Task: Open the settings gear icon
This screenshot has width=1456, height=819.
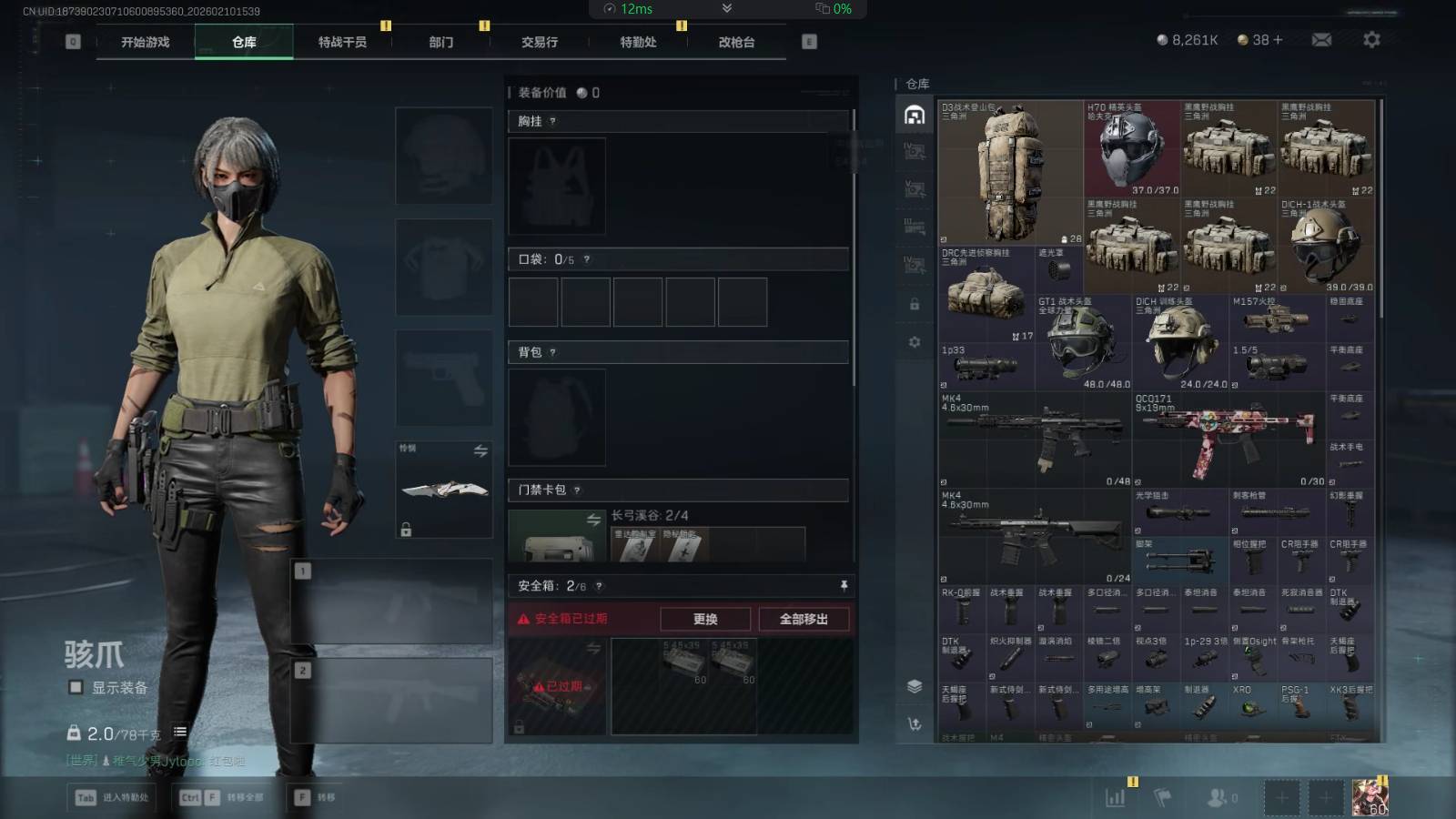Action: (1371, 40)
